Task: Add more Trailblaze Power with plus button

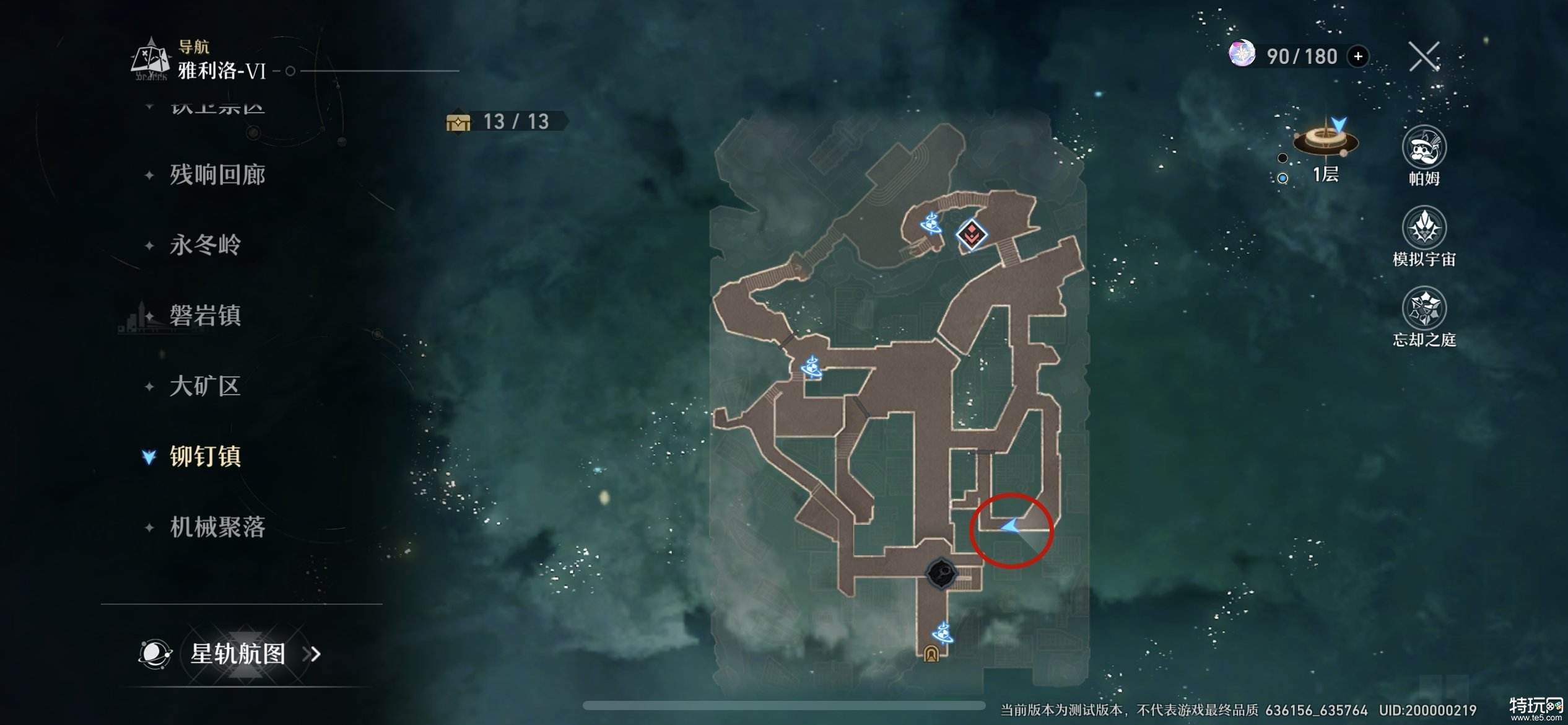Action: coord(1358,56)
